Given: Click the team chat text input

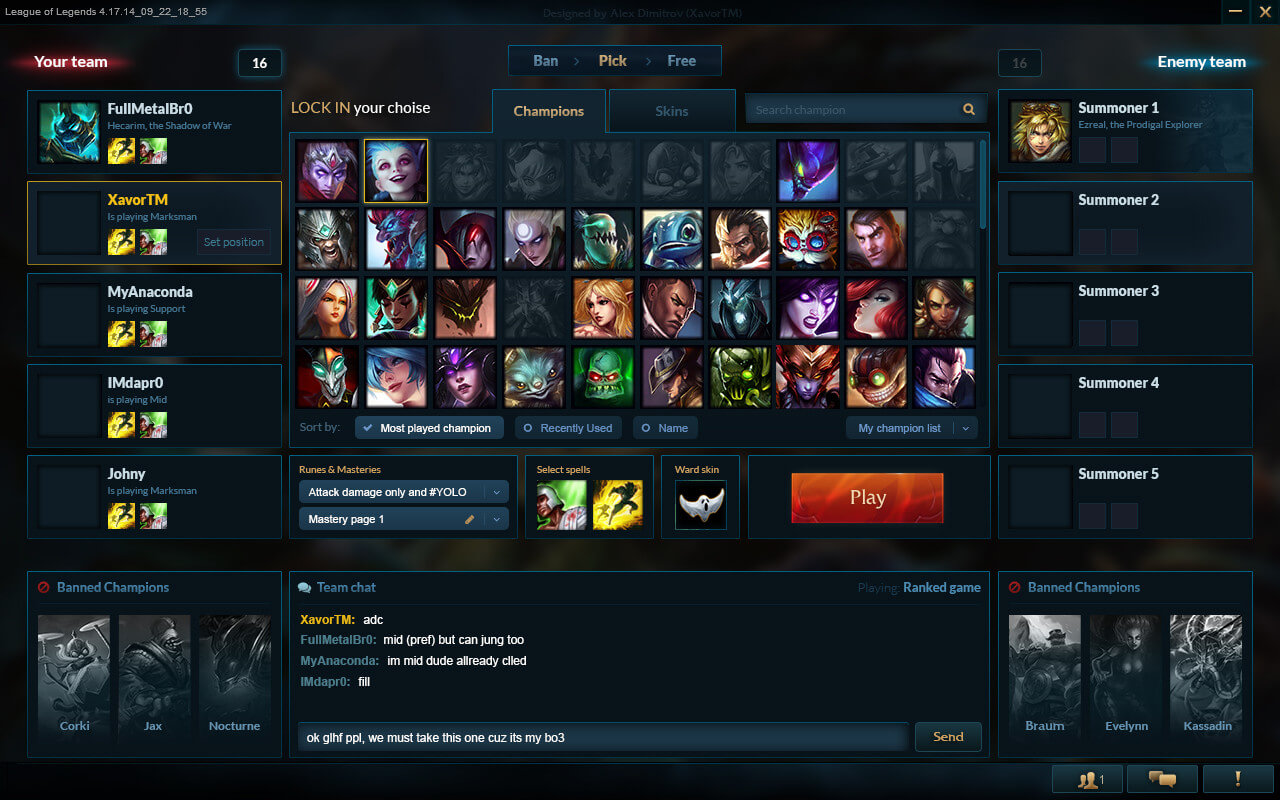Looking at the screenshot, I should [x=602, y=738].
